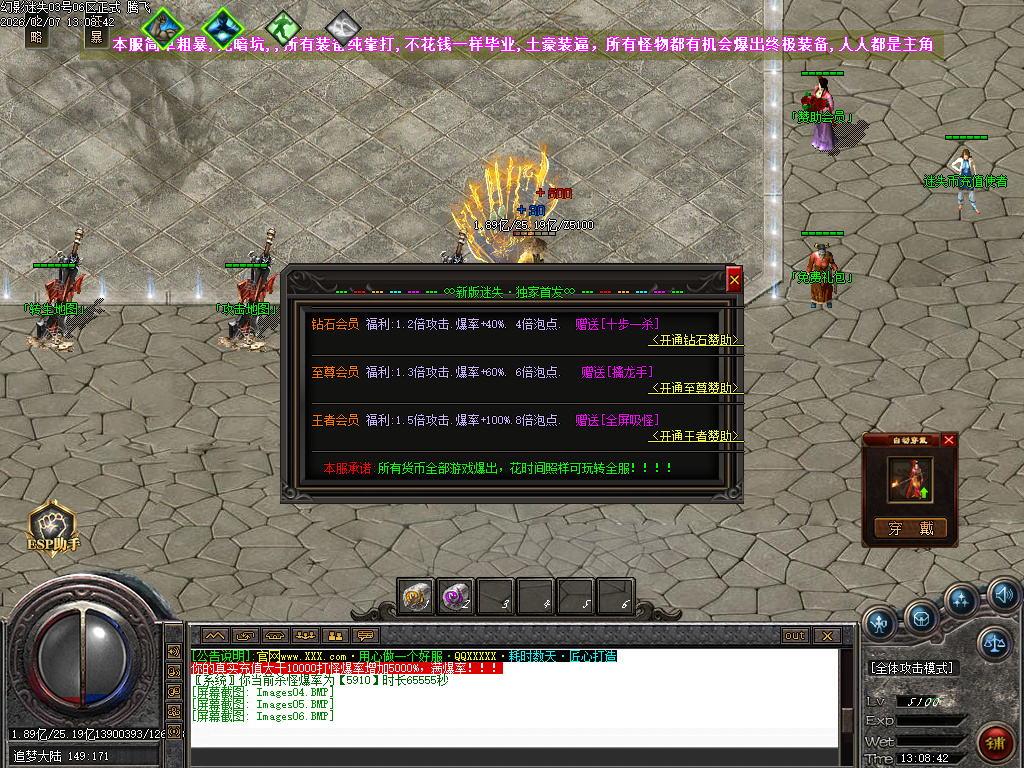Click the 暴 button near the top-left
The image size is (1024, 768).
96,37
